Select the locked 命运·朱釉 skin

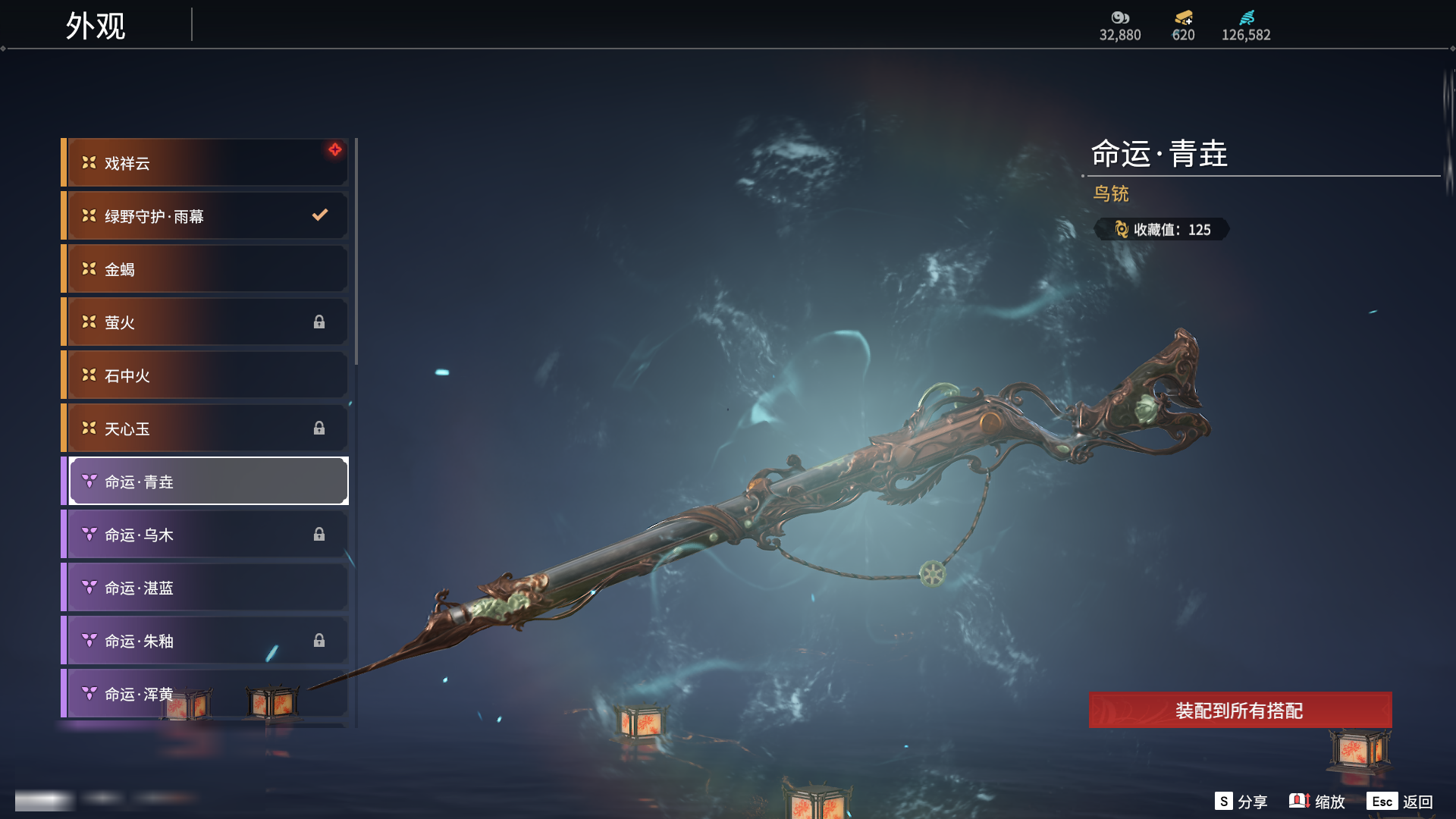[205, 641]
